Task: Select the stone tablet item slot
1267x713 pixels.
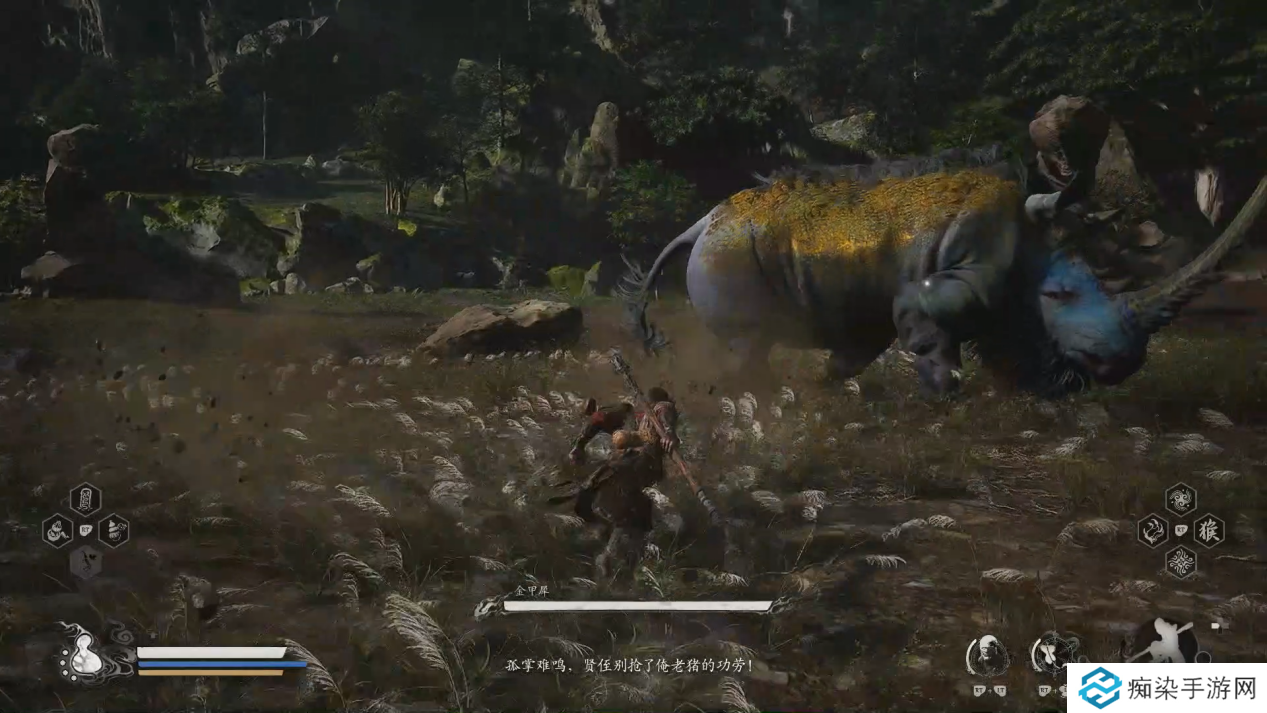Action: pyautogui.click(x=85, y=497)
